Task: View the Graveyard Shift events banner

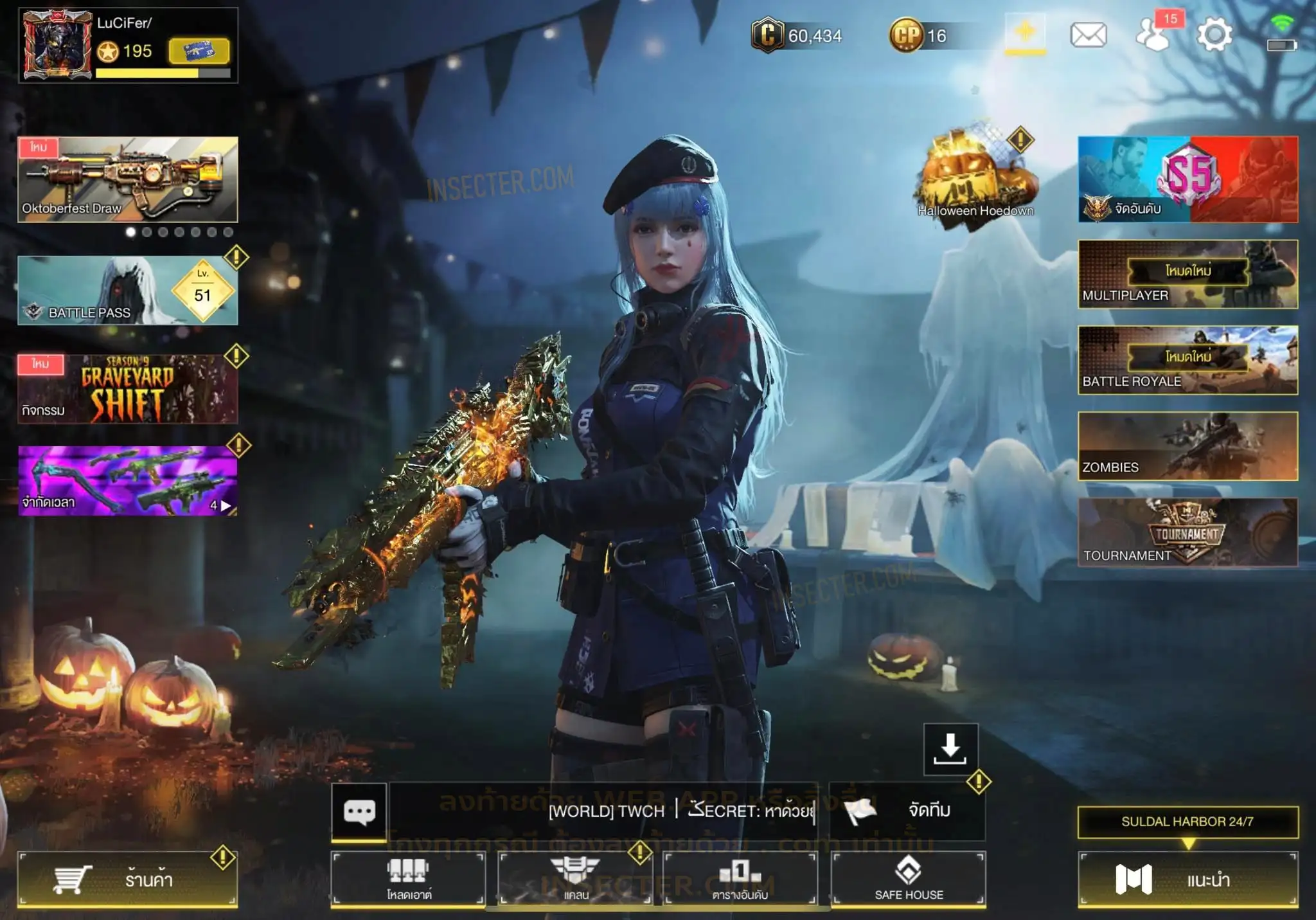Action: [x=127, y=389]
